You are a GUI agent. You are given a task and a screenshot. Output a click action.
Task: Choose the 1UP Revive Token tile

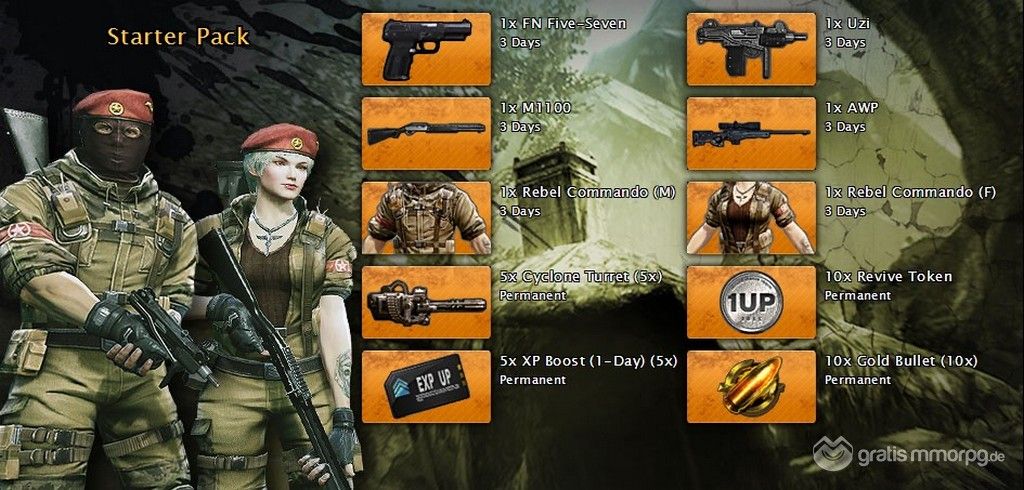pyautogui.click(x=751, y=302)
